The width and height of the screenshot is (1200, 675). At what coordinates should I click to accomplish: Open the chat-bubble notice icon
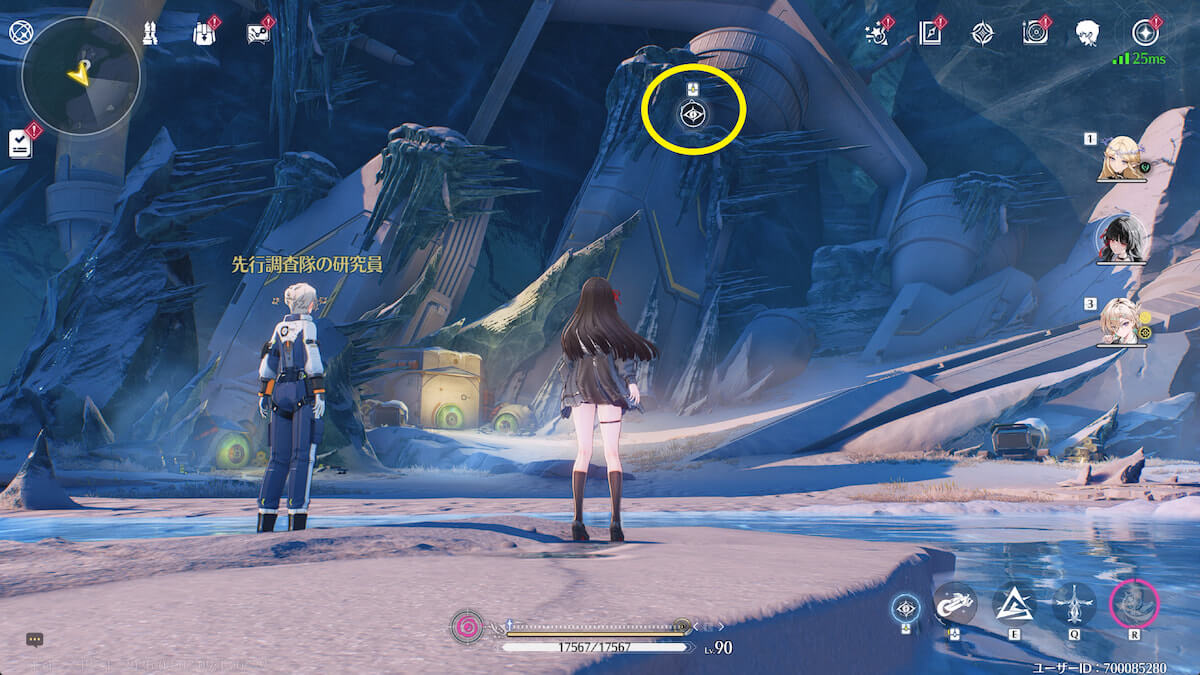coord(258,33)
